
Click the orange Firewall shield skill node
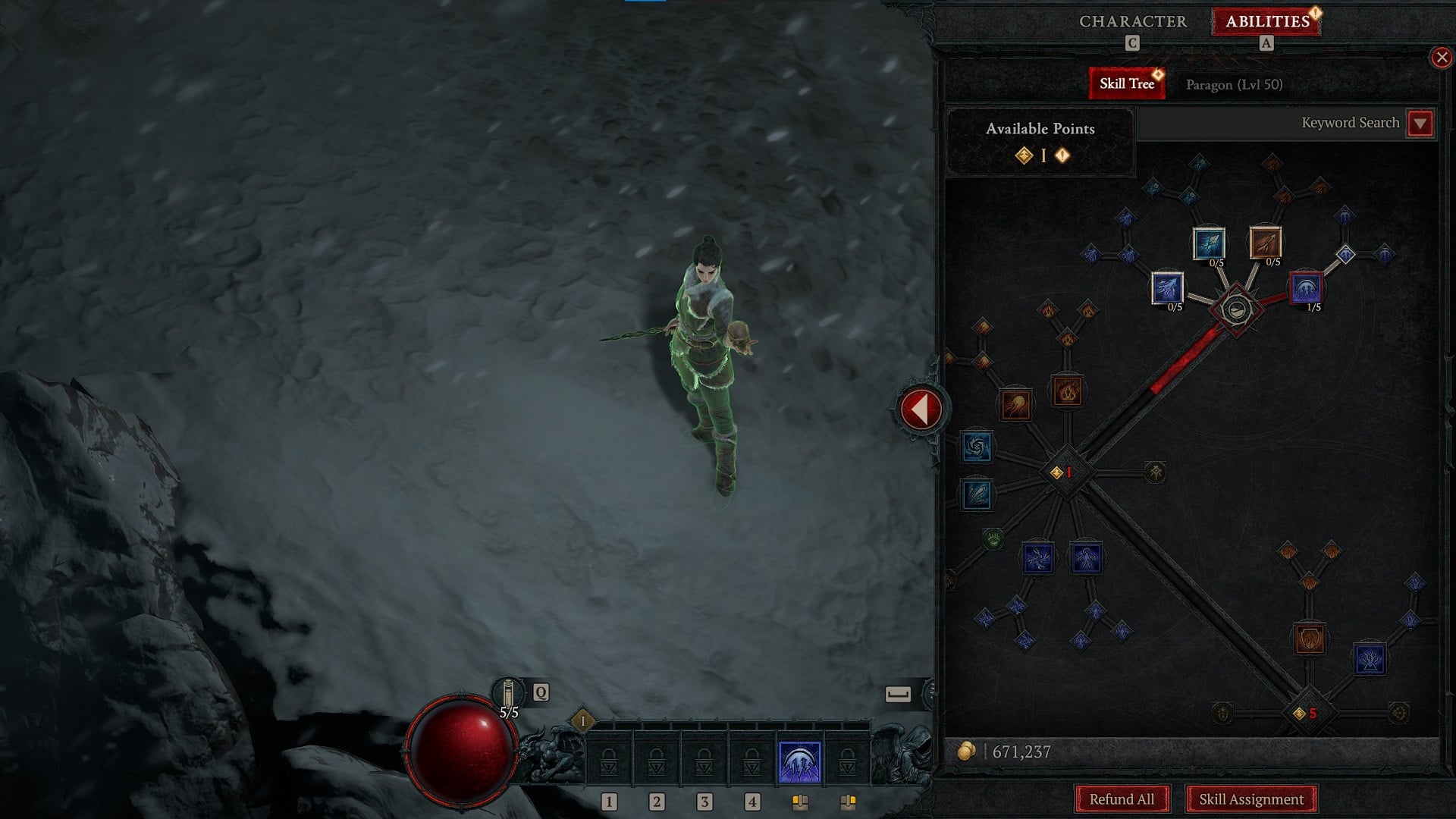(1310, 640)
